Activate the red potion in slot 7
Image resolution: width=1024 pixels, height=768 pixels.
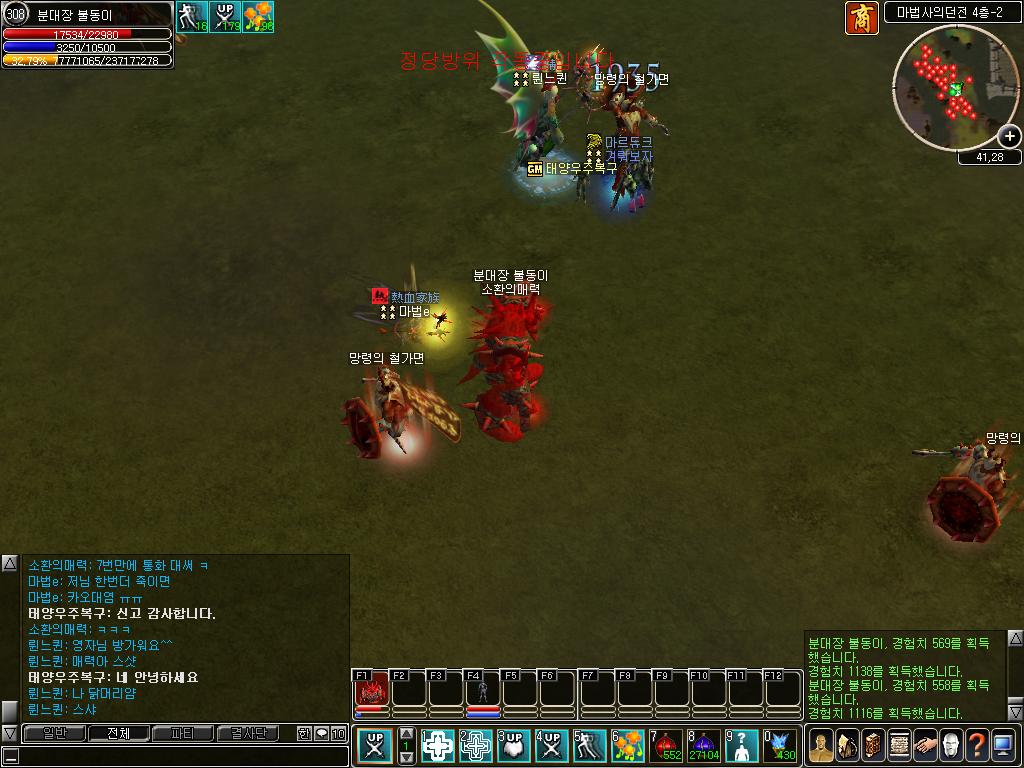point(666,746)
